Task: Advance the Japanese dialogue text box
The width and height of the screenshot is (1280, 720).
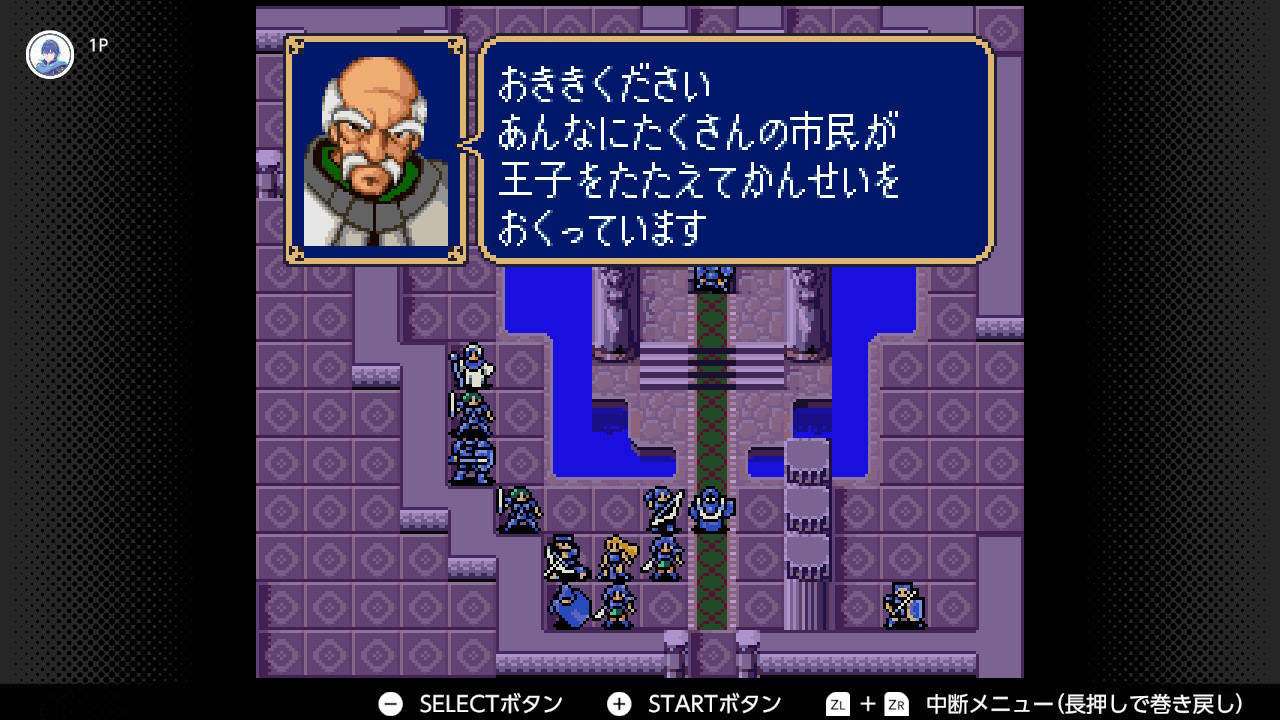Action: [735, 151]
